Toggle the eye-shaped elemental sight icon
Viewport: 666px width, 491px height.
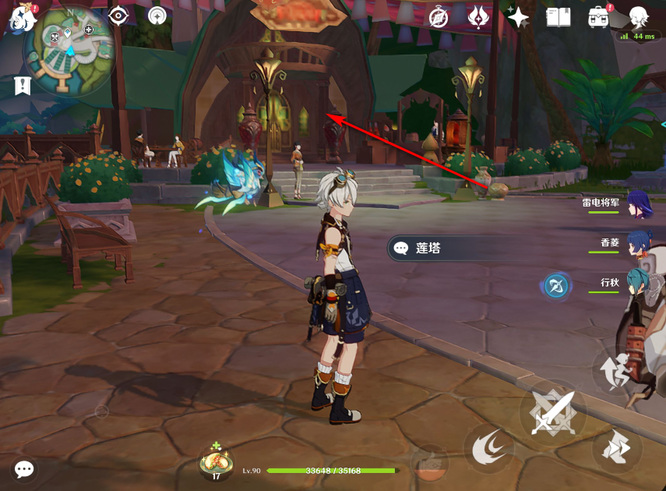click(x=119, y=15)
